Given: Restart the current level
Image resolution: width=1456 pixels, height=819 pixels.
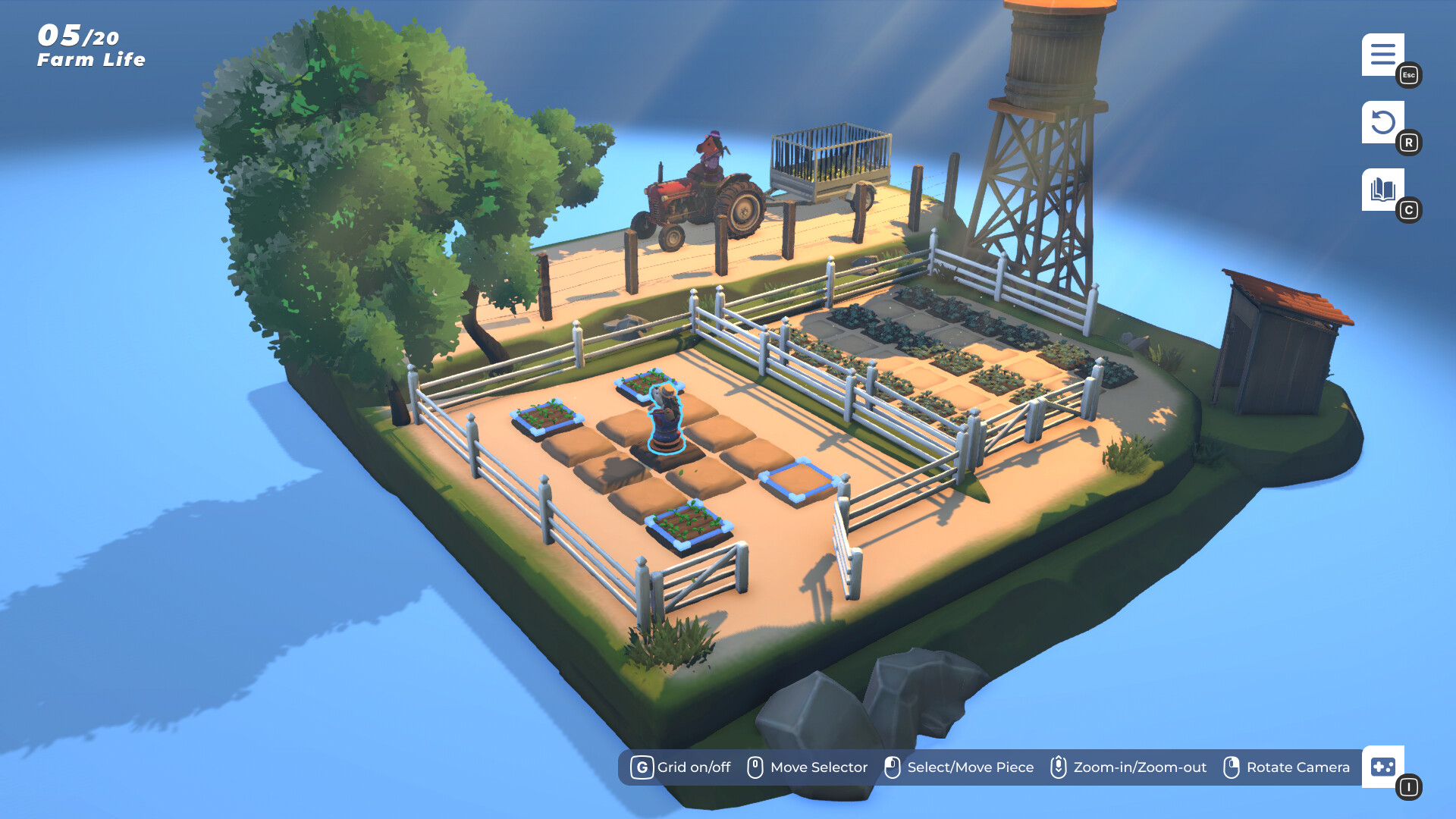Looking at the screenshot, I should (1384, 123).
